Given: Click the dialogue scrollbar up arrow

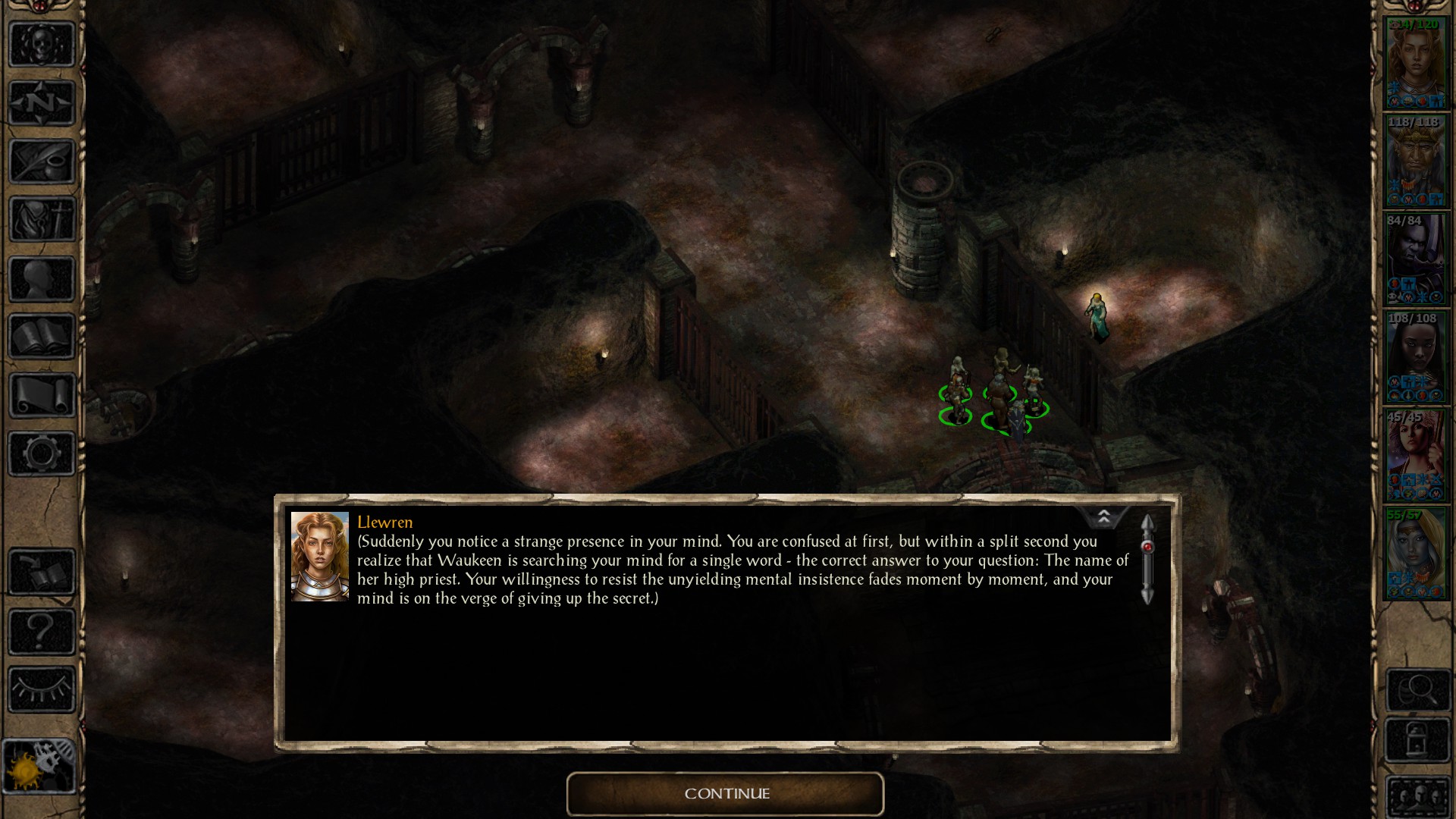Looking at the screenshot, I should pyautogui.click(x=1147, y=521).
